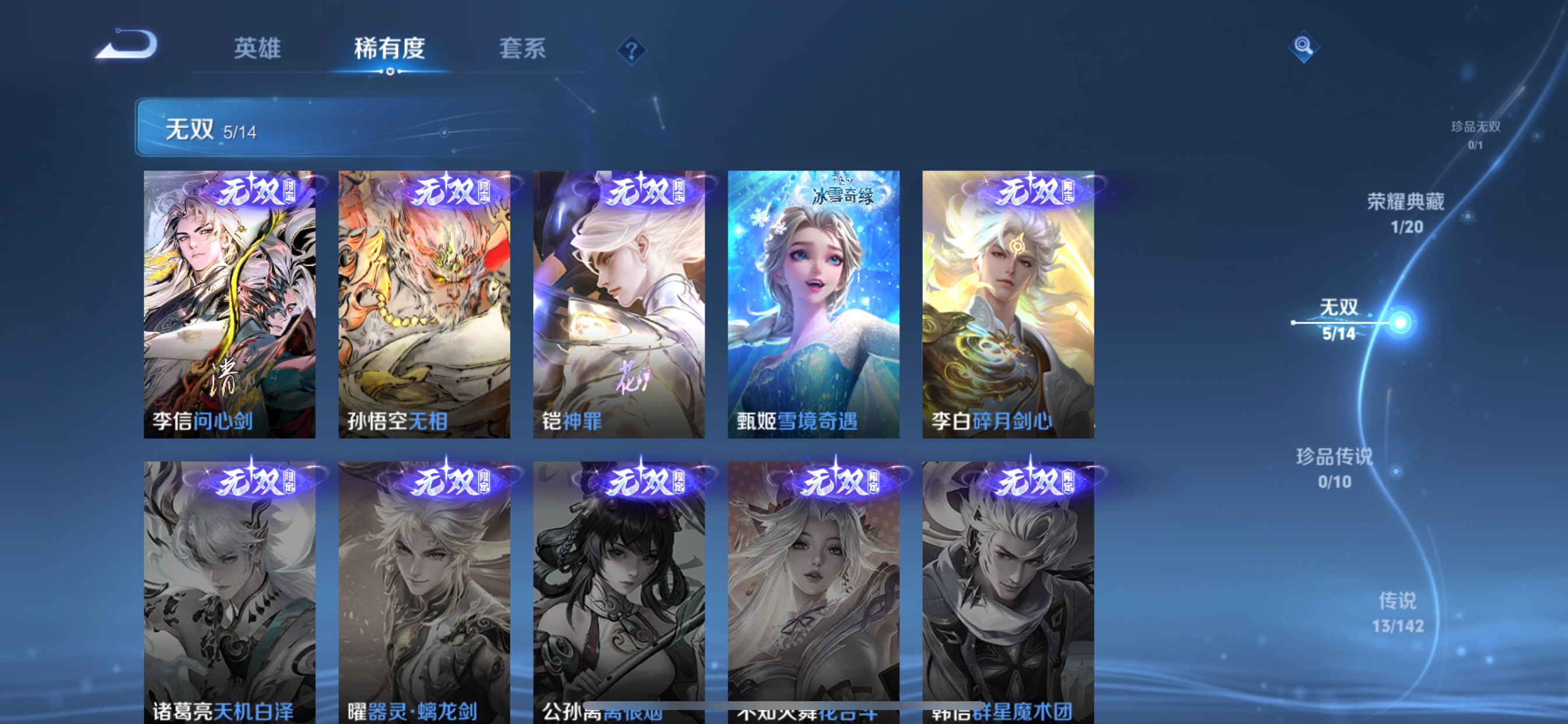Screen dimensions: 1568x724
Task: Open the 李白碎月剑心 skin thumbnail
Action: 1010,304
